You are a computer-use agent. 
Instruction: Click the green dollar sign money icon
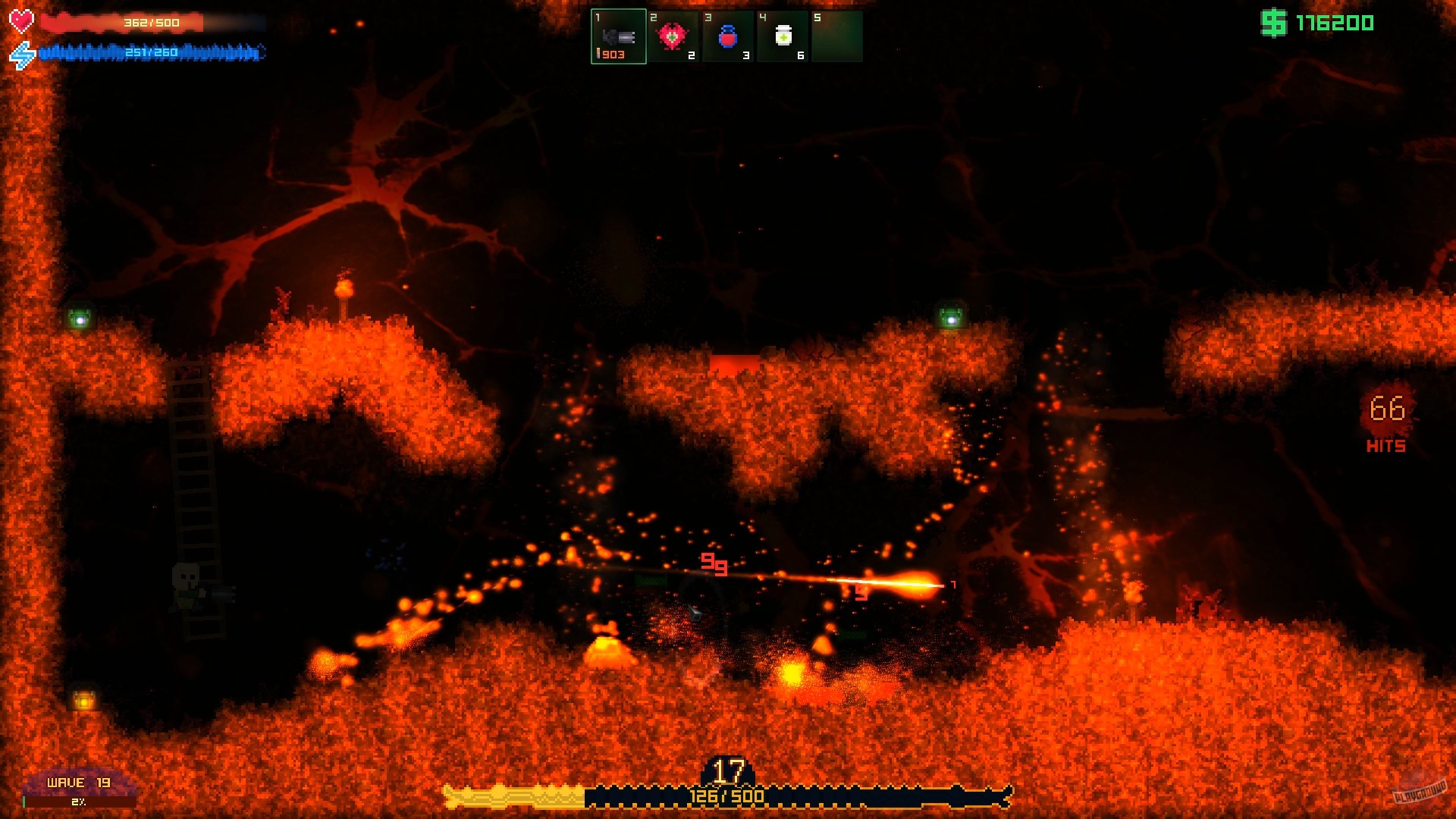pos(1272,22)
